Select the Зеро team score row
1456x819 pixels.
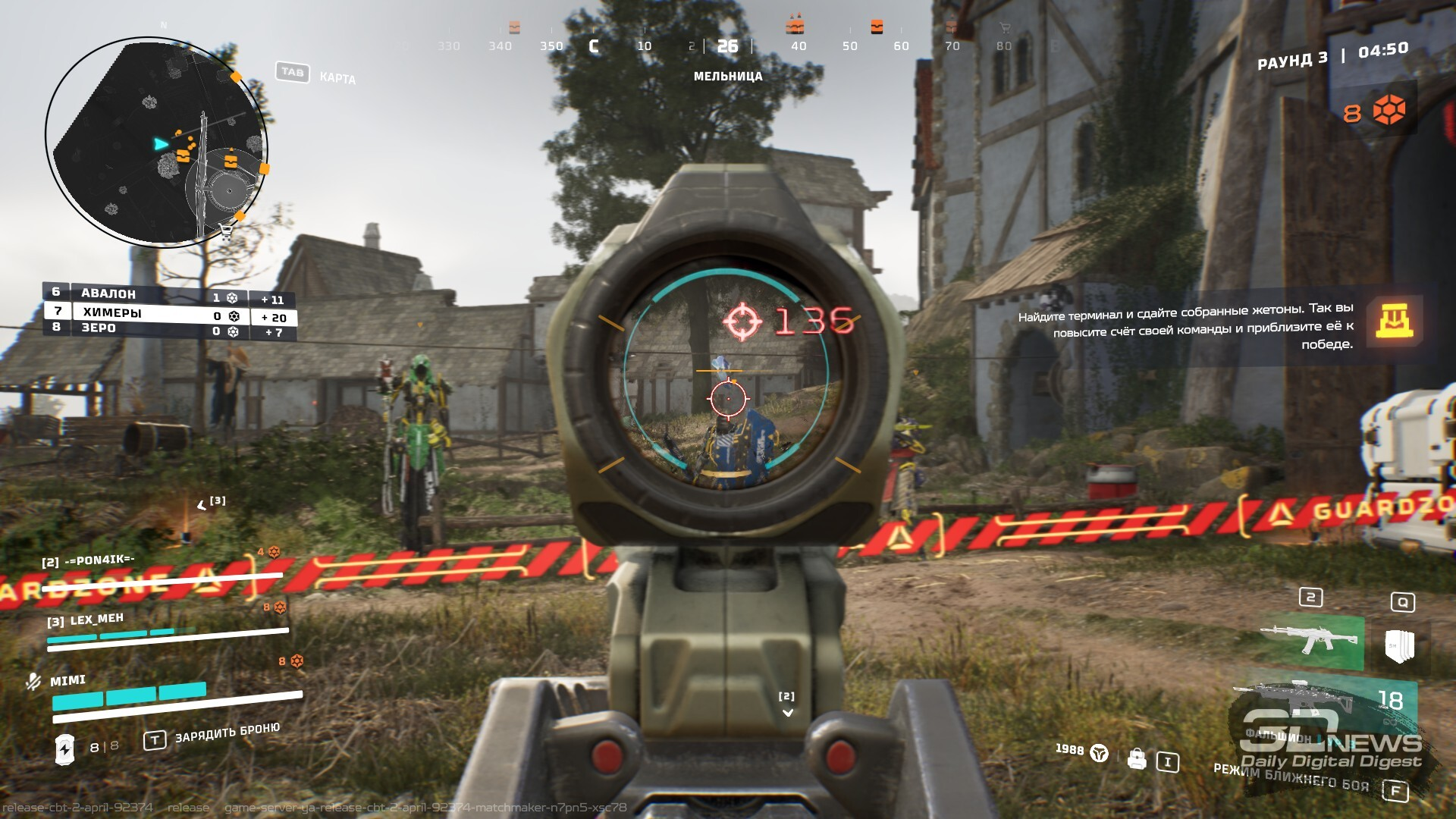[168, 330]
